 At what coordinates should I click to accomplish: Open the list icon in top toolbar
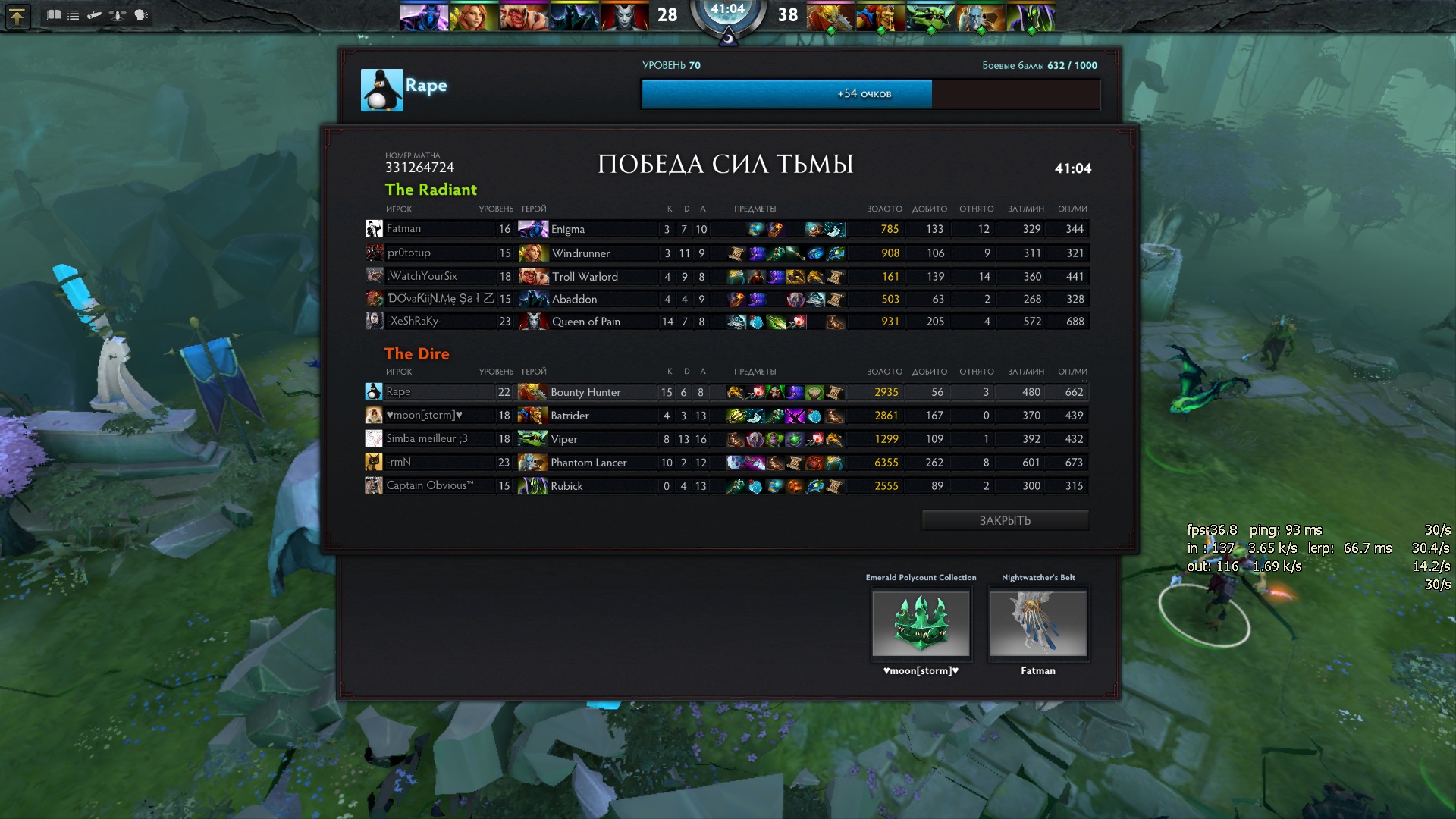[74, 15]
